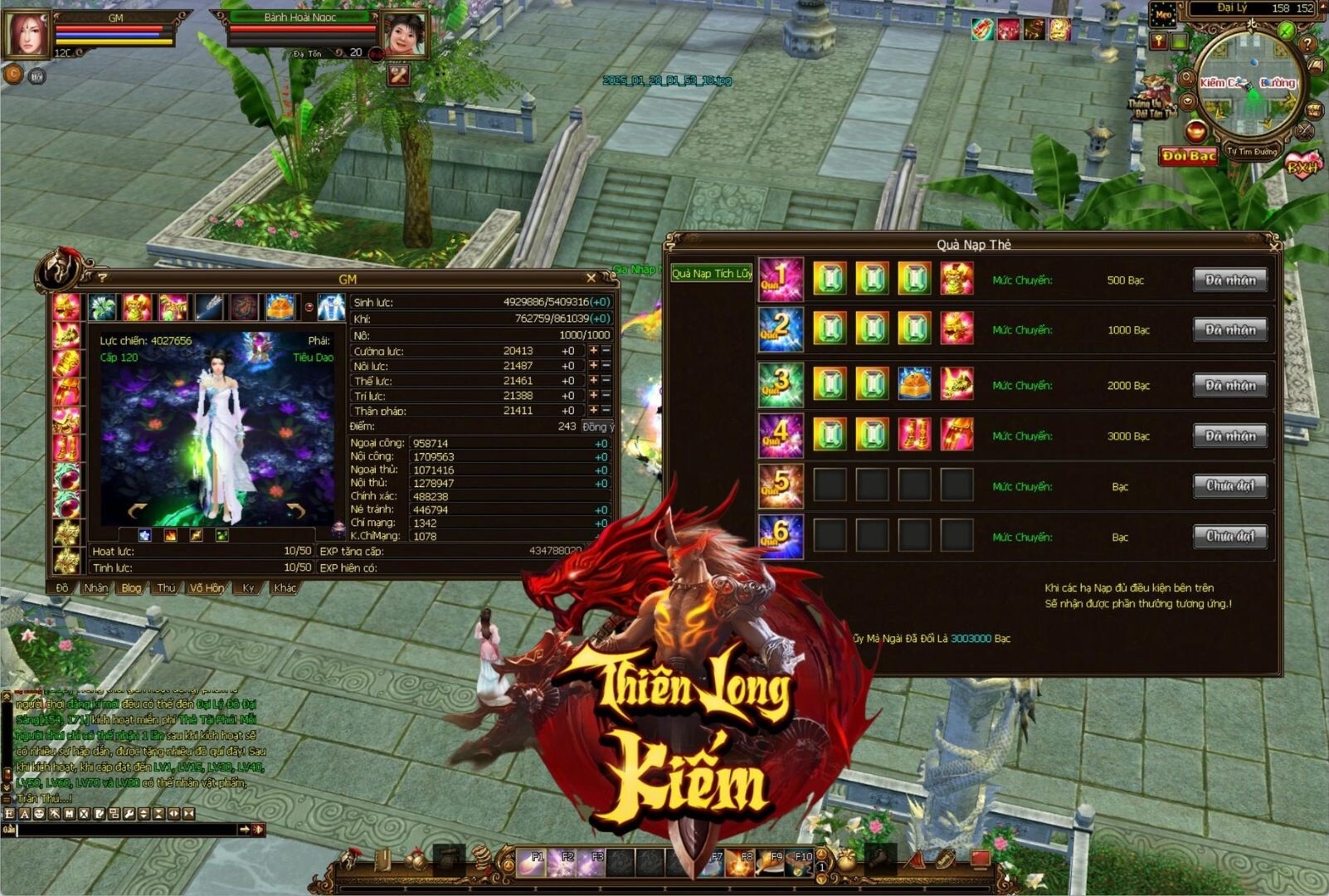Open the Thú tab in character panel
The height and width of the screenshot is (896, 1329).
[166, 587]
